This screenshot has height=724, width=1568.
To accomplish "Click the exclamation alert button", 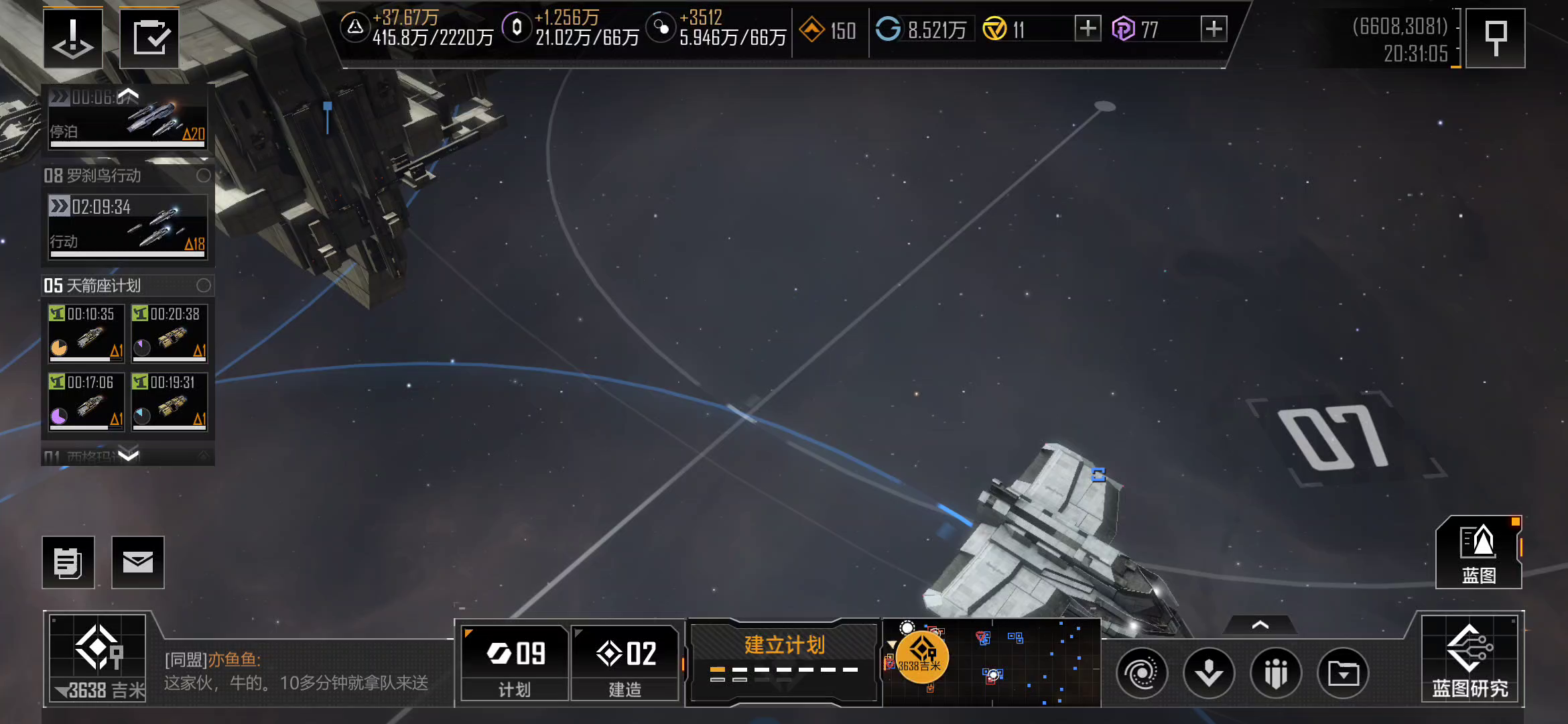I will coord(73,38).
